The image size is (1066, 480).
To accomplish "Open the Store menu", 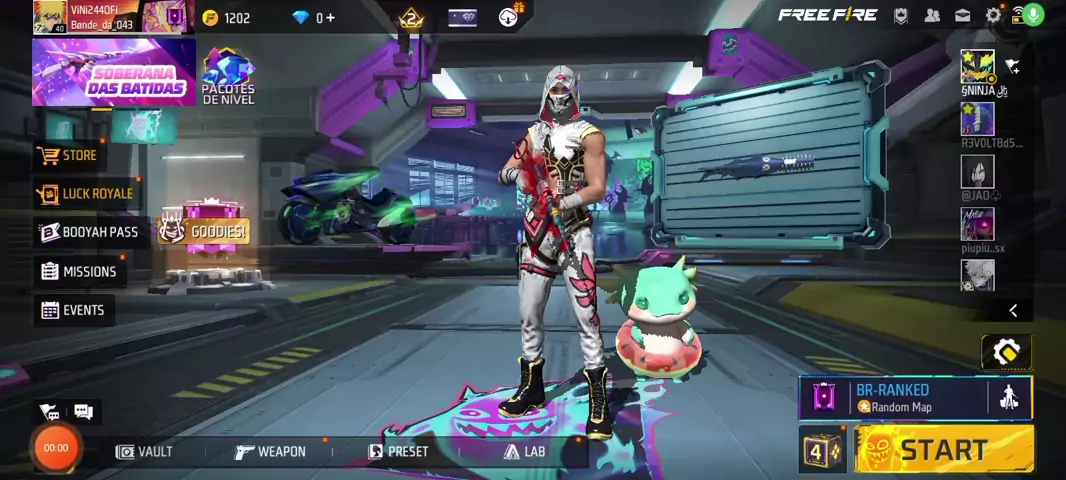I will pyautogui.click(x=69, y=155).
